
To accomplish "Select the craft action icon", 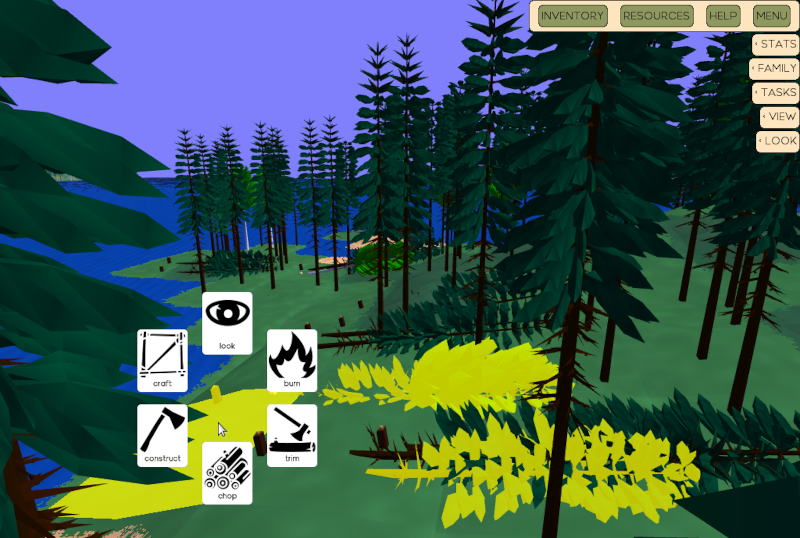I will coord(162,360).
